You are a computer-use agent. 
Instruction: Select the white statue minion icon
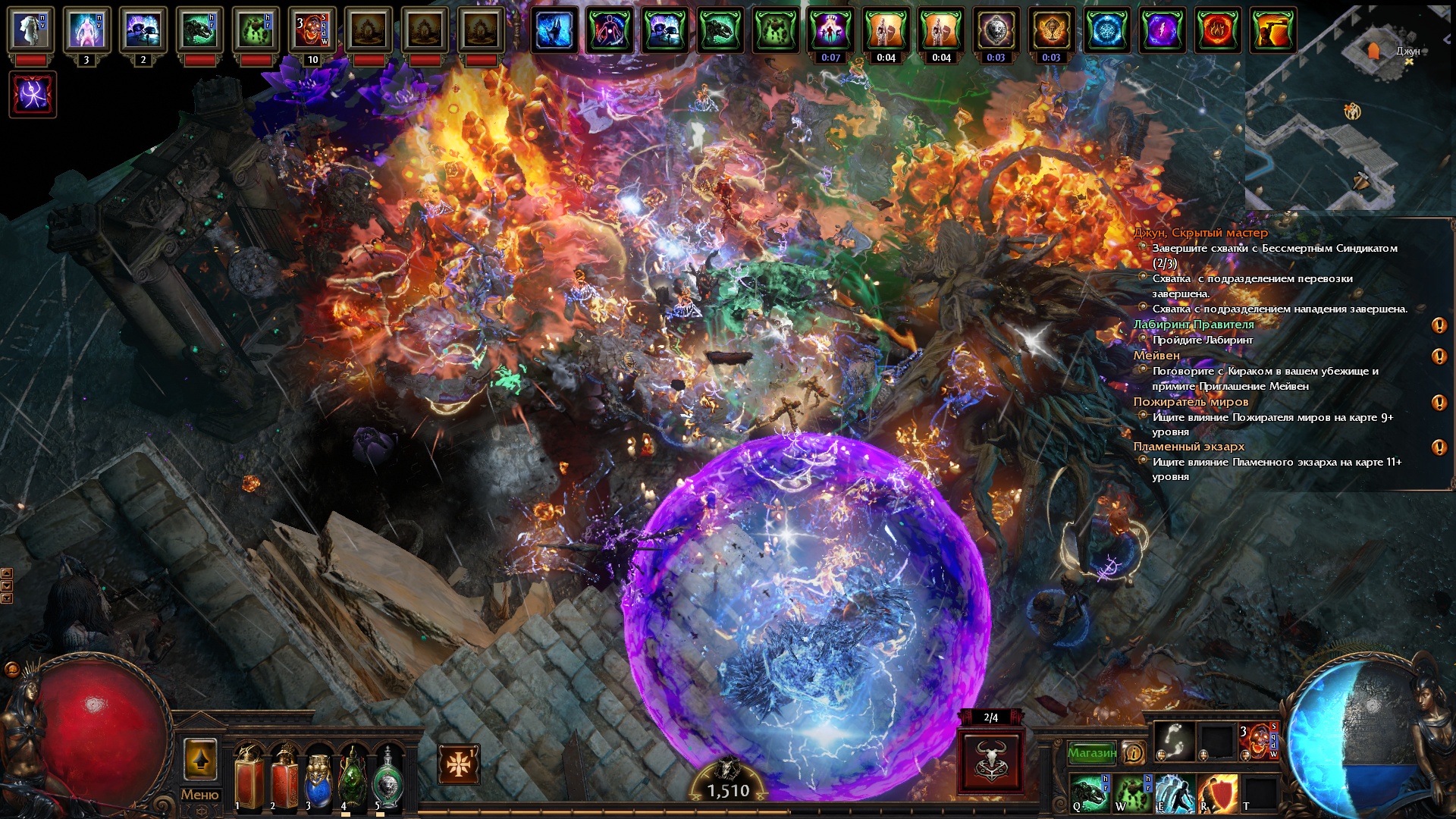point(30,30)
